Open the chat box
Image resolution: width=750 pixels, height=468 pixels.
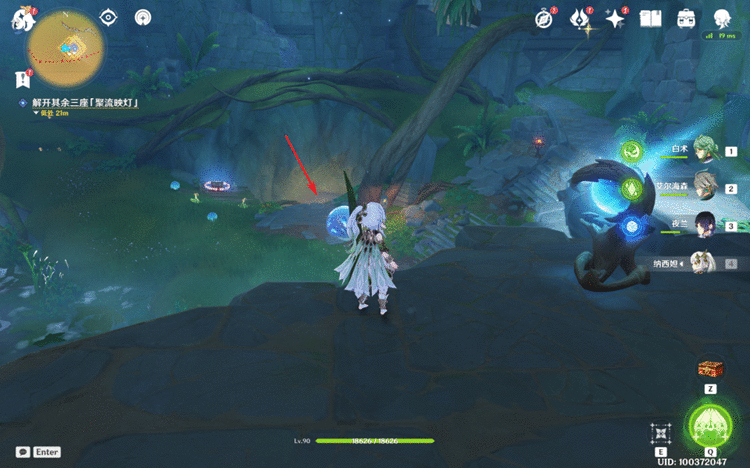click(x=37, y=452)
